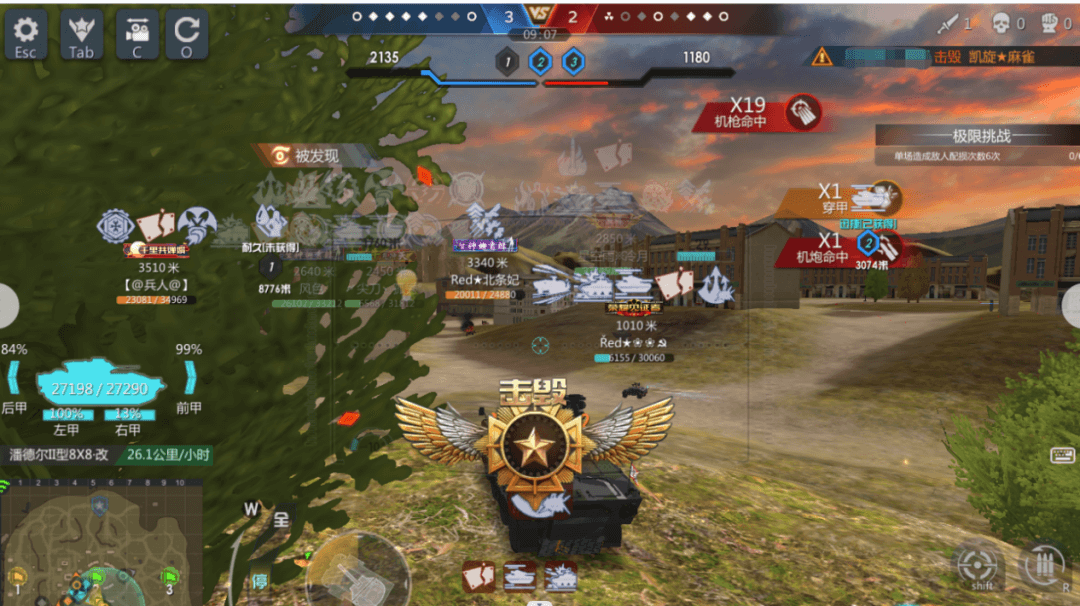1080x606 pixels.
Task: Toggle the camera view button
Action: [137, 35]
